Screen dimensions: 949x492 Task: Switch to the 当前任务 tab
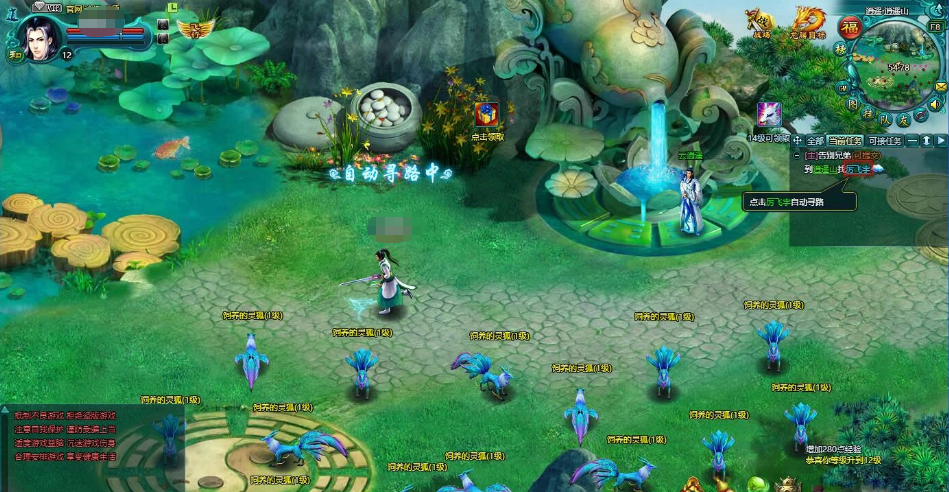845,141
